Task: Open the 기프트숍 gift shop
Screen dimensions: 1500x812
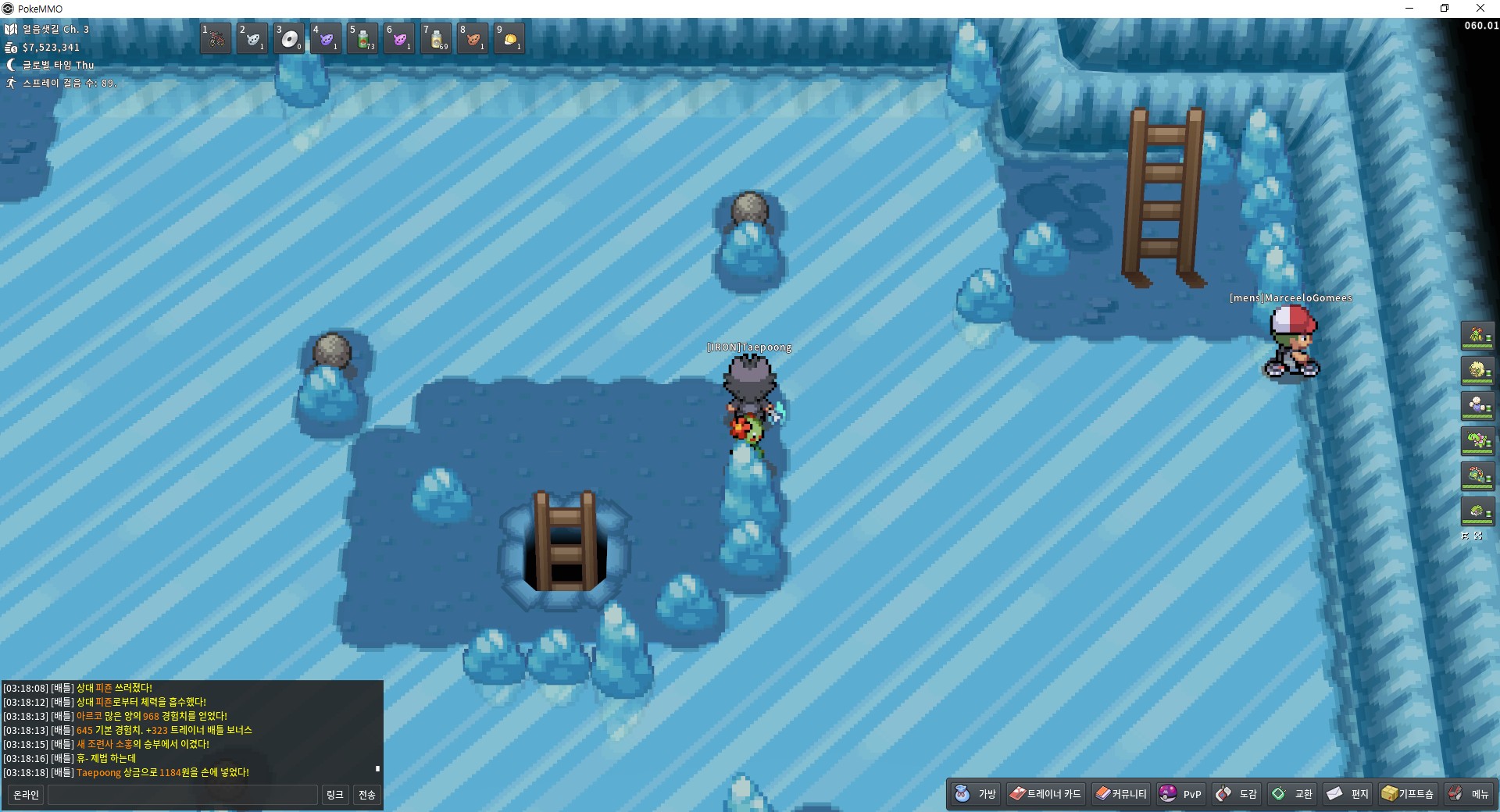Action: [1408, 794]
